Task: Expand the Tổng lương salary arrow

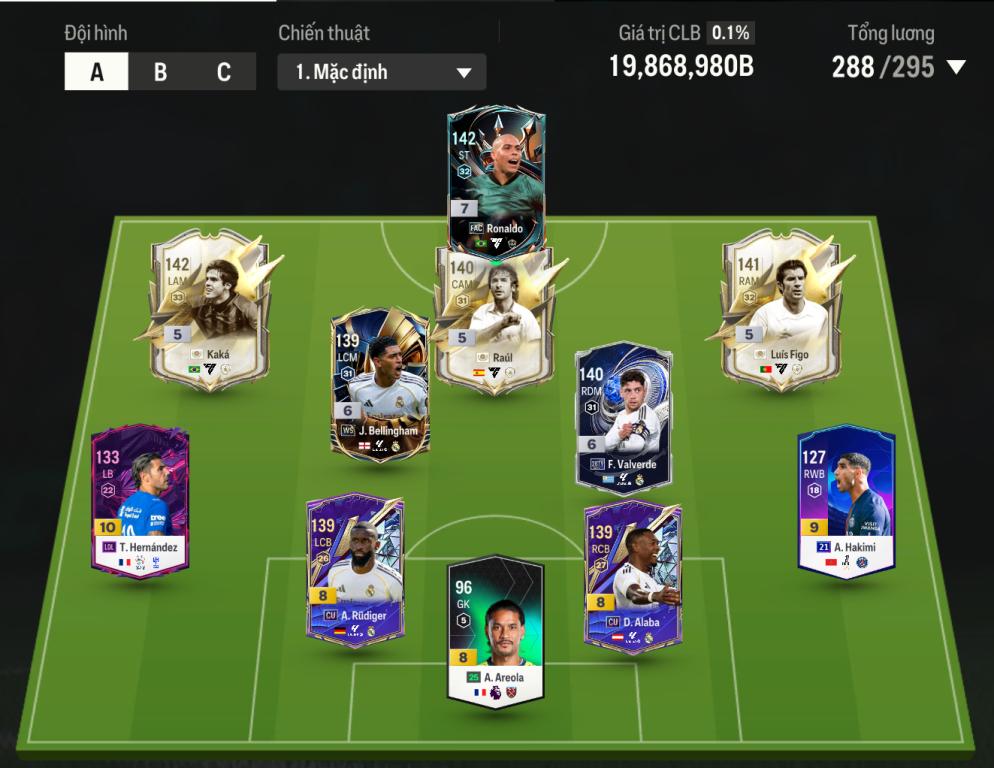Action: (x=956, y=68)
